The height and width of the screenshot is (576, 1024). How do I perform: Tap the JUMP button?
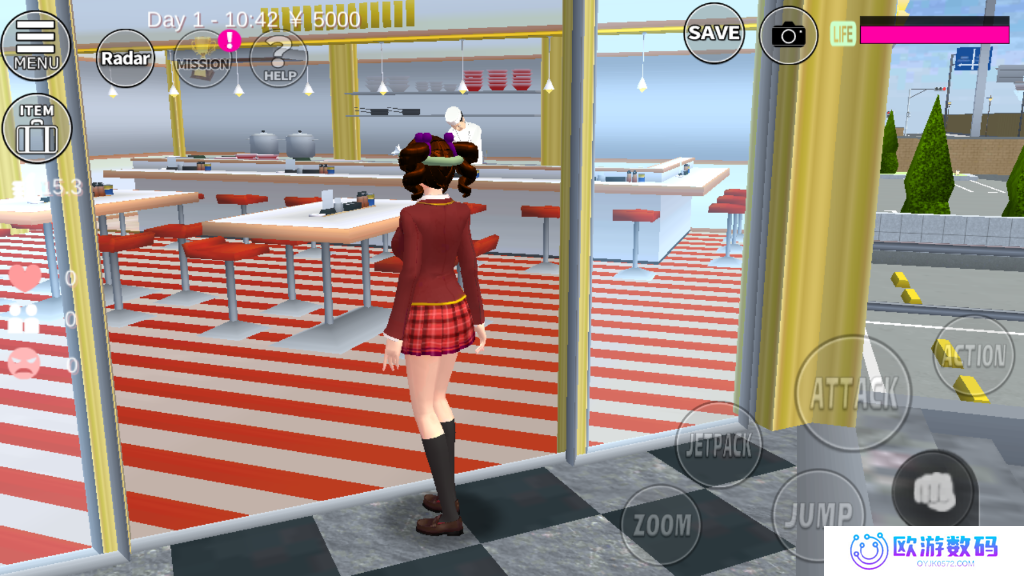tap(817, 515)
